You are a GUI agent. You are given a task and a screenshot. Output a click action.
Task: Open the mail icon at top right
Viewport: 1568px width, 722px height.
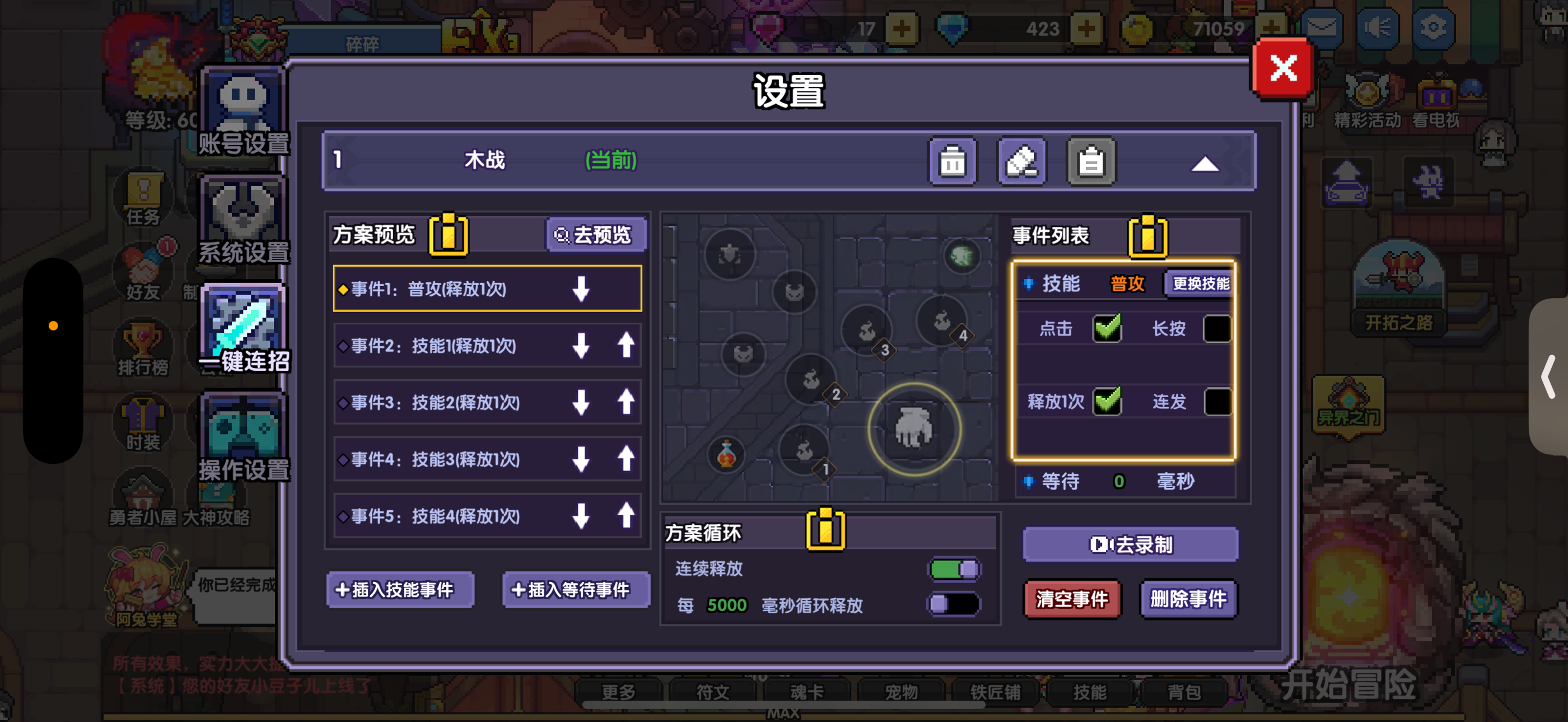(1322, 27)
